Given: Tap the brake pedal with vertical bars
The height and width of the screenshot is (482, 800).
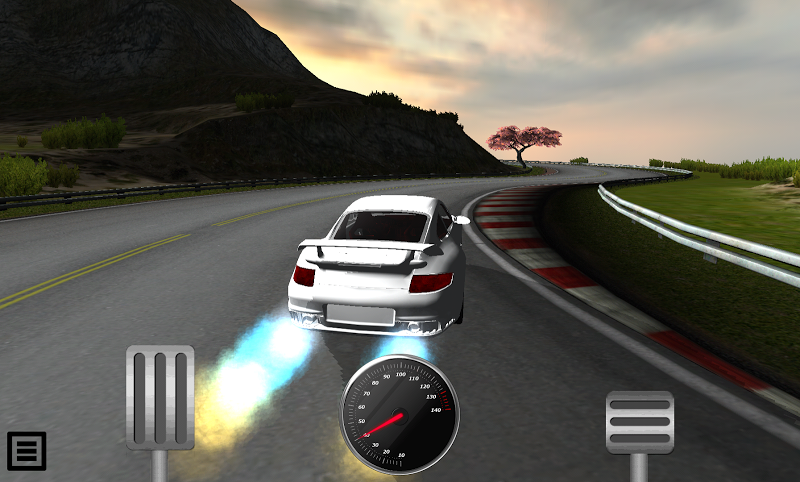Looking at the screenshot, I should coord(160,398).
